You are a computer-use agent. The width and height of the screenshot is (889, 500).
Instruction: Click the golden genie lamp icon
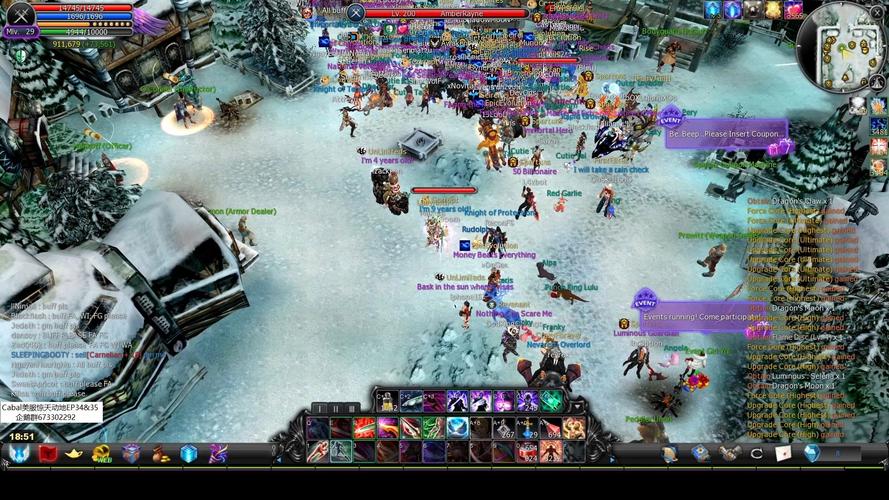tap(74, 454)
